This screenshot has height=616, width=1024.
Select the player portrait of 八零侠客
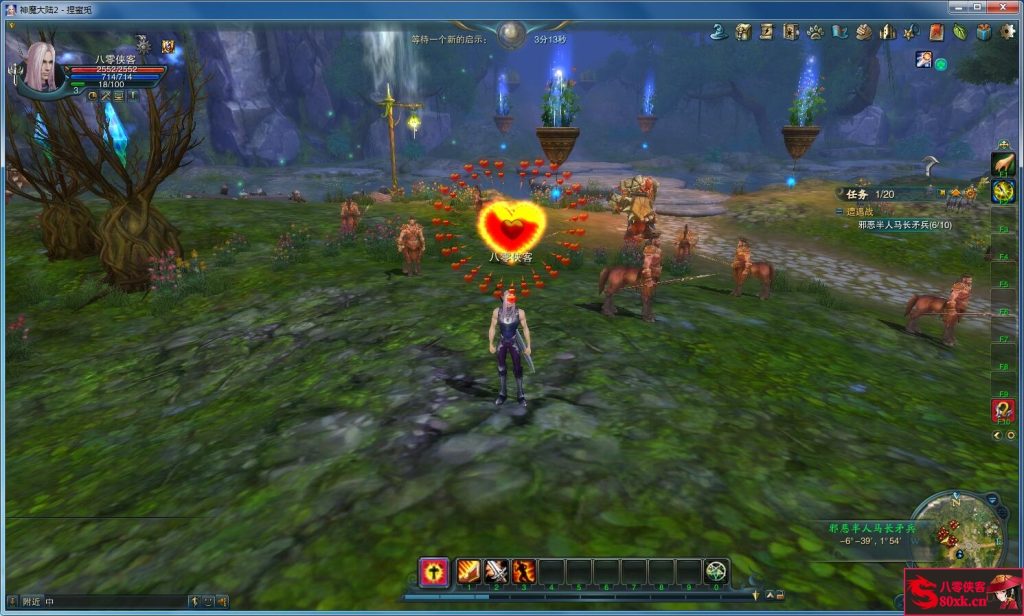click(42, 67)
